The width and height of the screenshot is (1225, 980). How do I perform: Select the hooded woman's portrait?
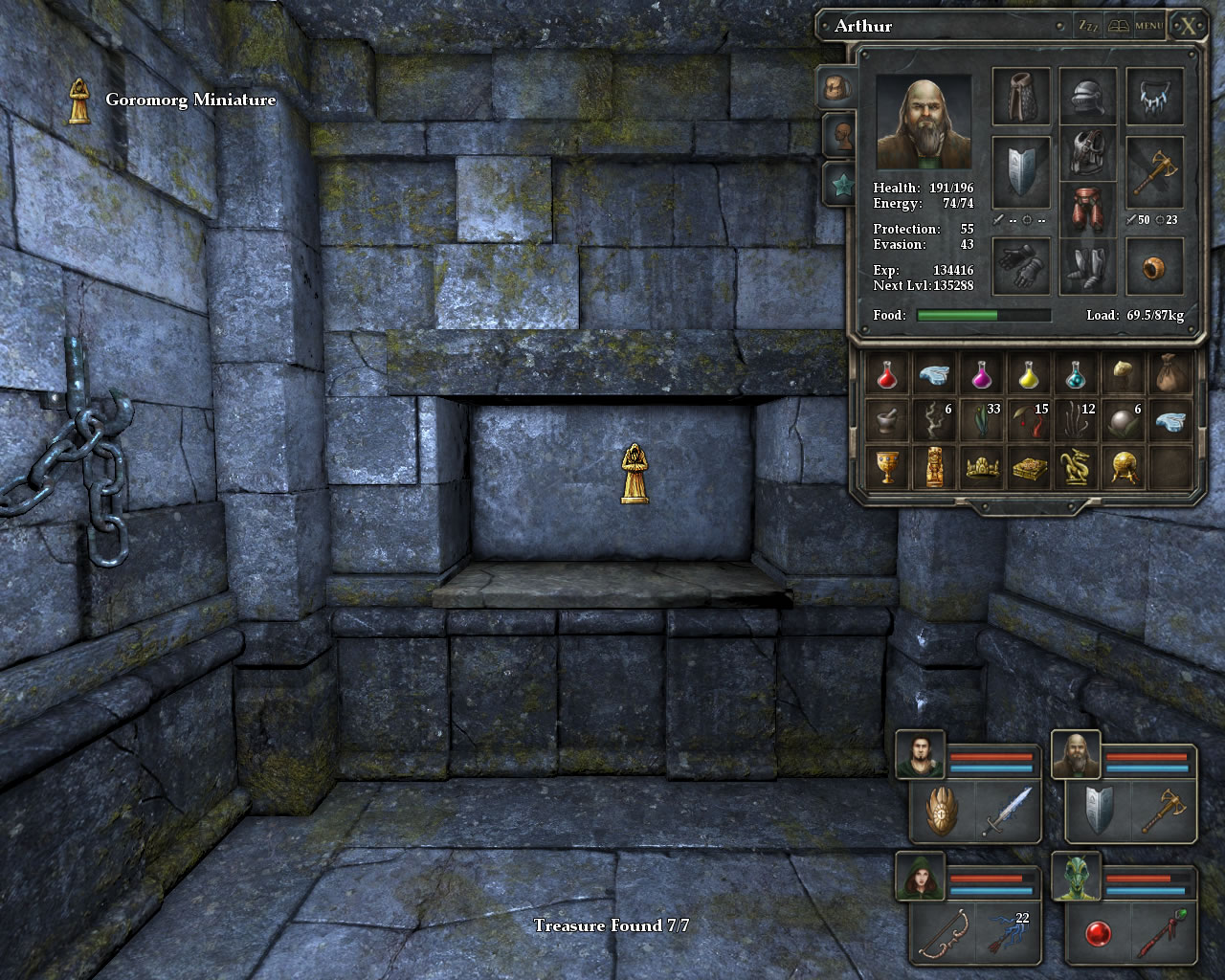920,877
